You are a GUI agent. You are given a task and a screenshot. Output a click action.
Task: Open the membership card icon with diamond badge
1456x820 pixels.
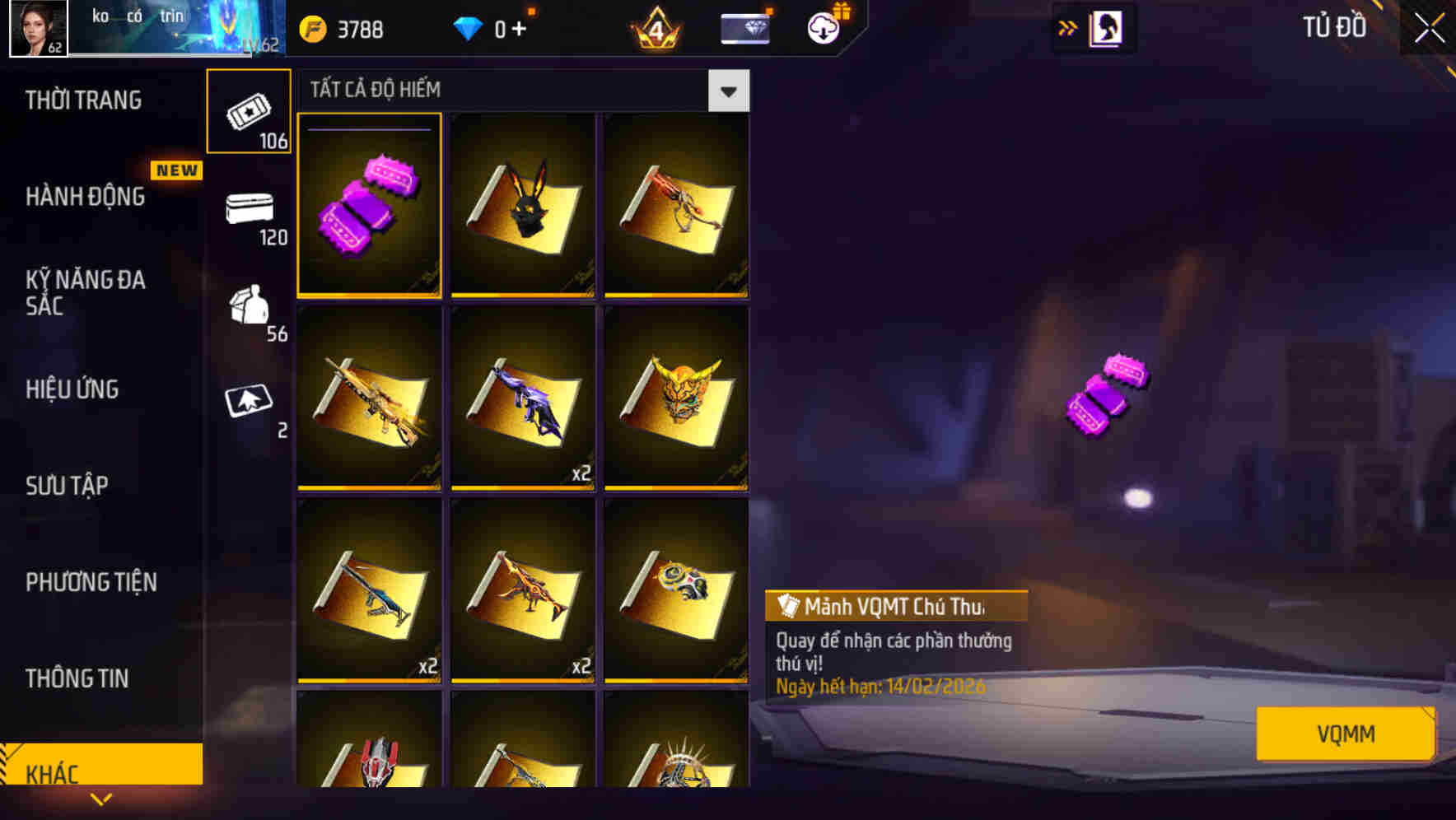point(744,27)
